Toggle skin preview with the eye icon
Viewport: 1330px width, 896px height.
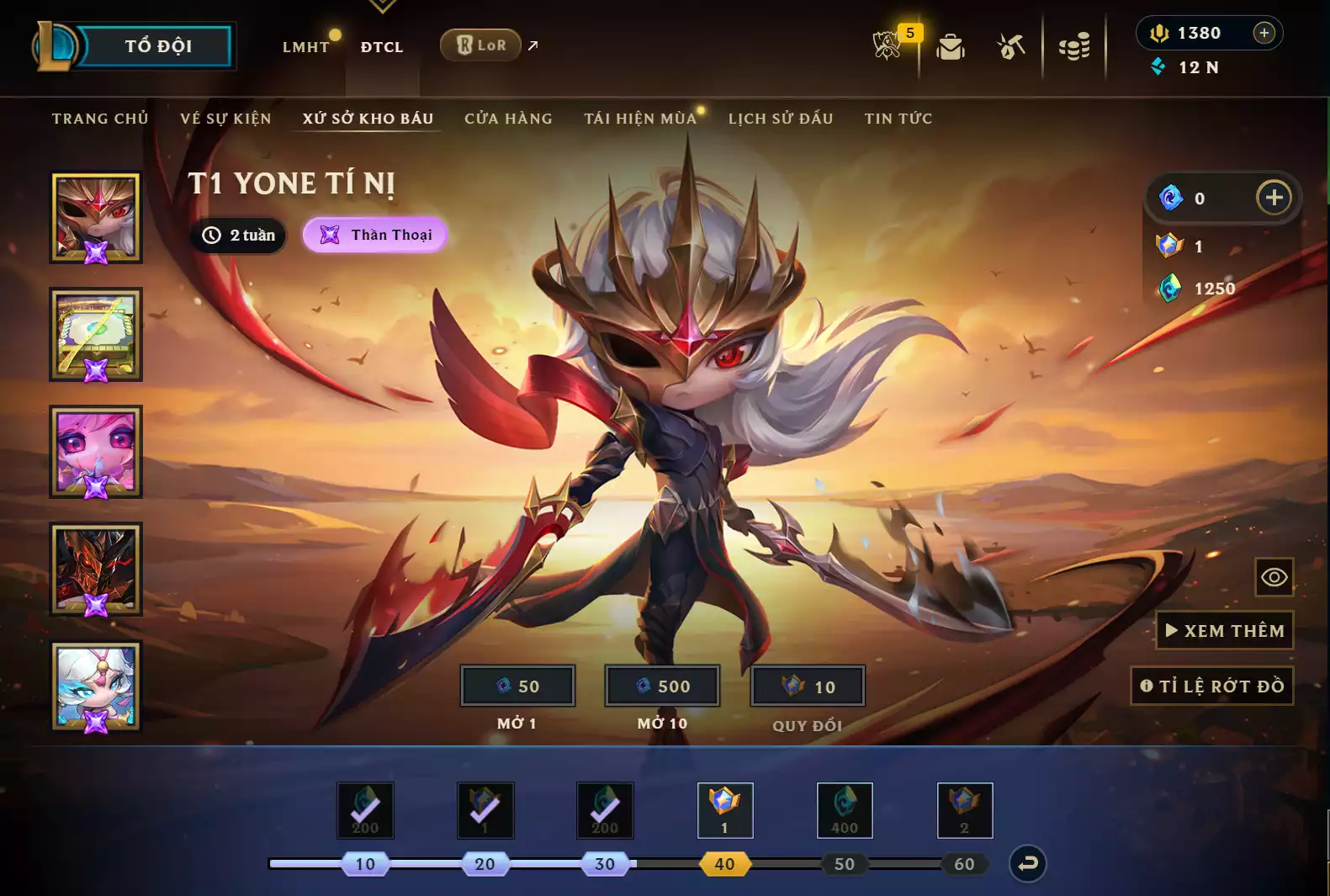pyautogui.click(x=1274, y=577)
